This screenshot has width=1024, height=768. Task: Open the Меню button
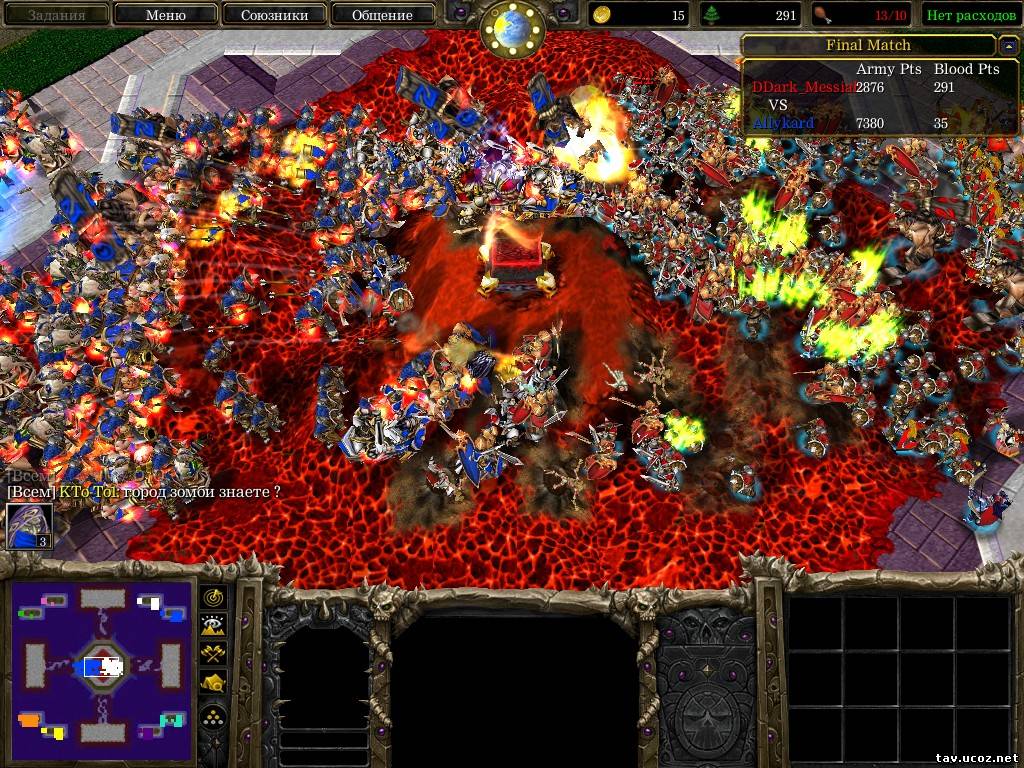pos(165,15)
